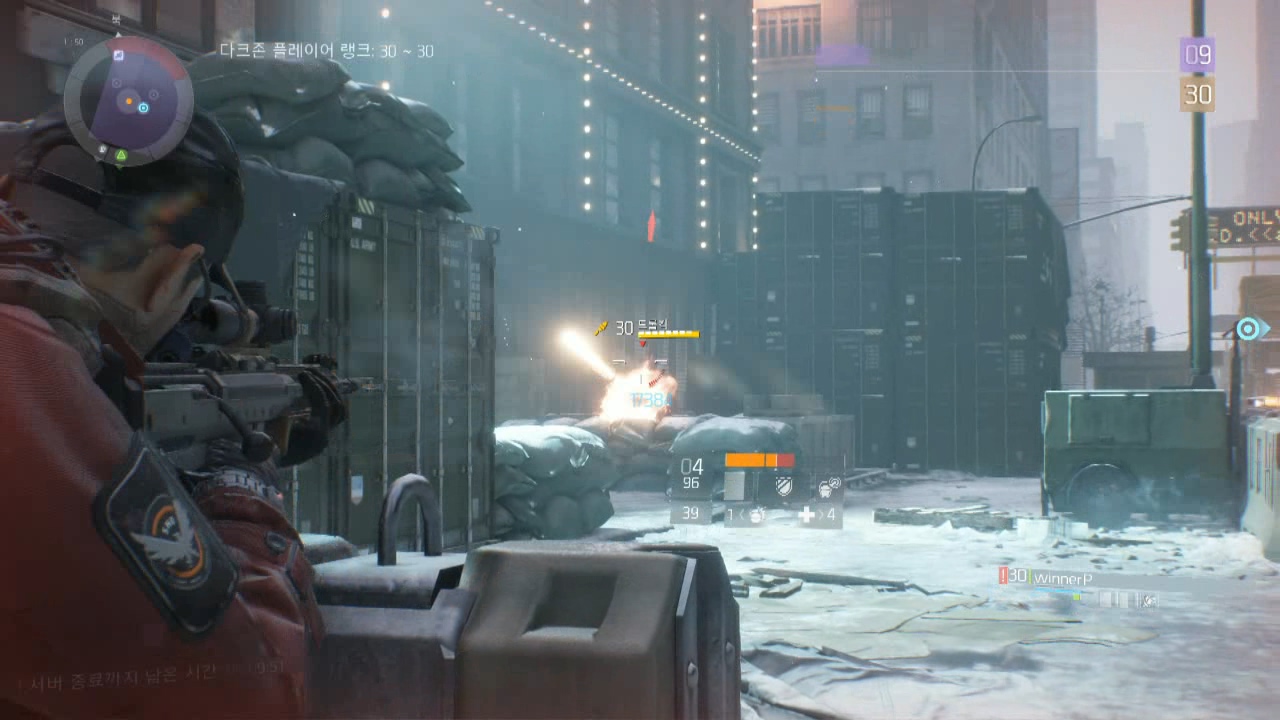The height and width of the screenshot is (720, 1280).
Task: Select the purple Dark Zone rank badge
Action: point(1197,54)
